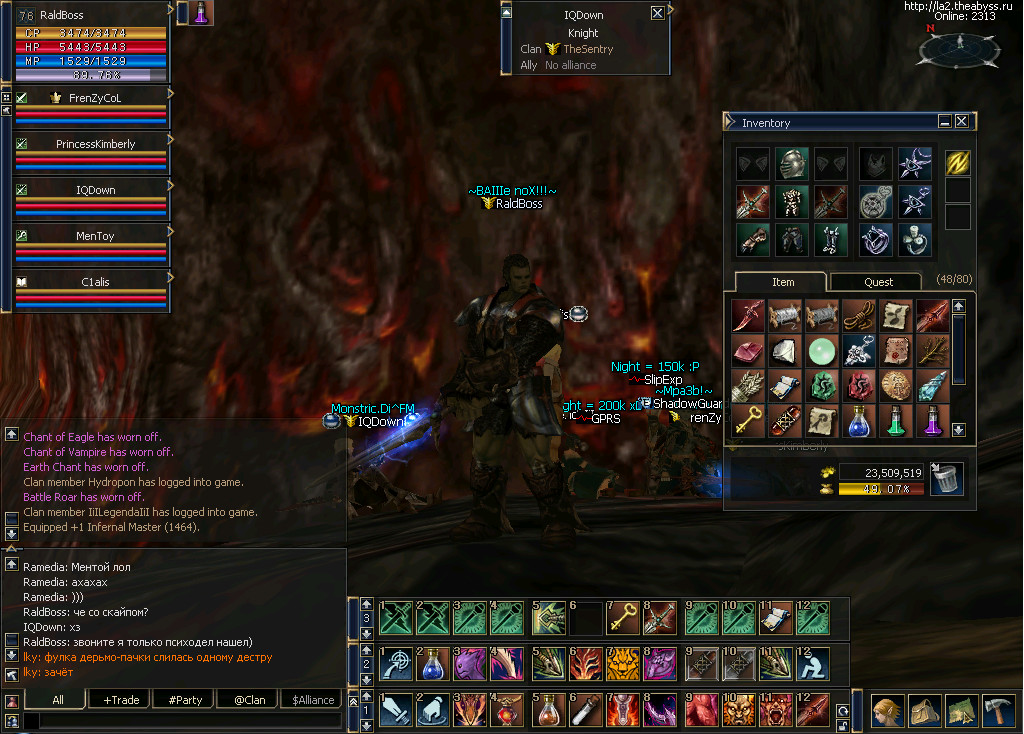Select party member FrenZyCoL
Screen dimensions: 1024x734
pos(94,98)
